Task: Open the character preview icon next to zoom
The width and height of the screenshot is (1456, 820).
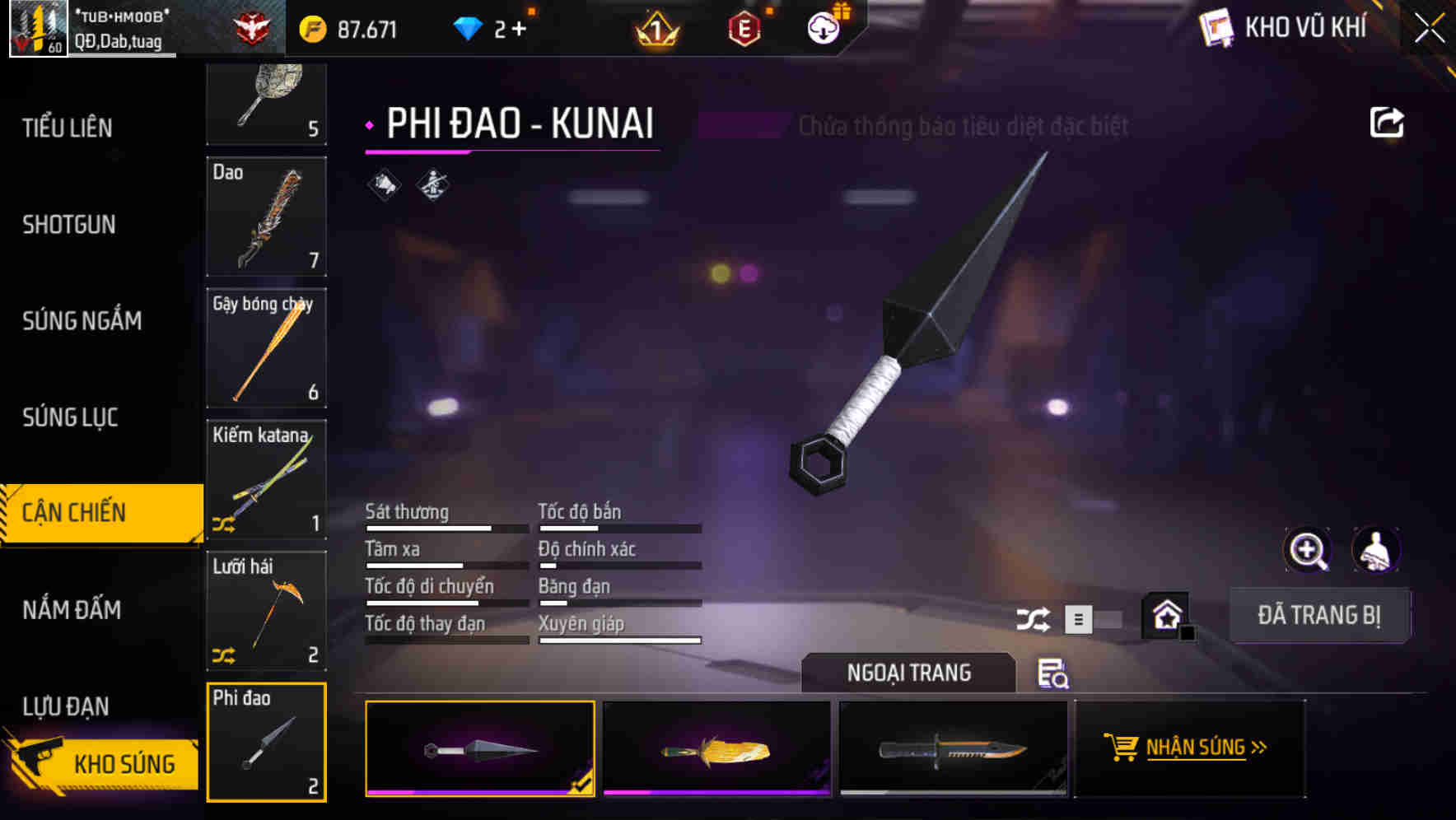Action: [x=1374, y=550]
